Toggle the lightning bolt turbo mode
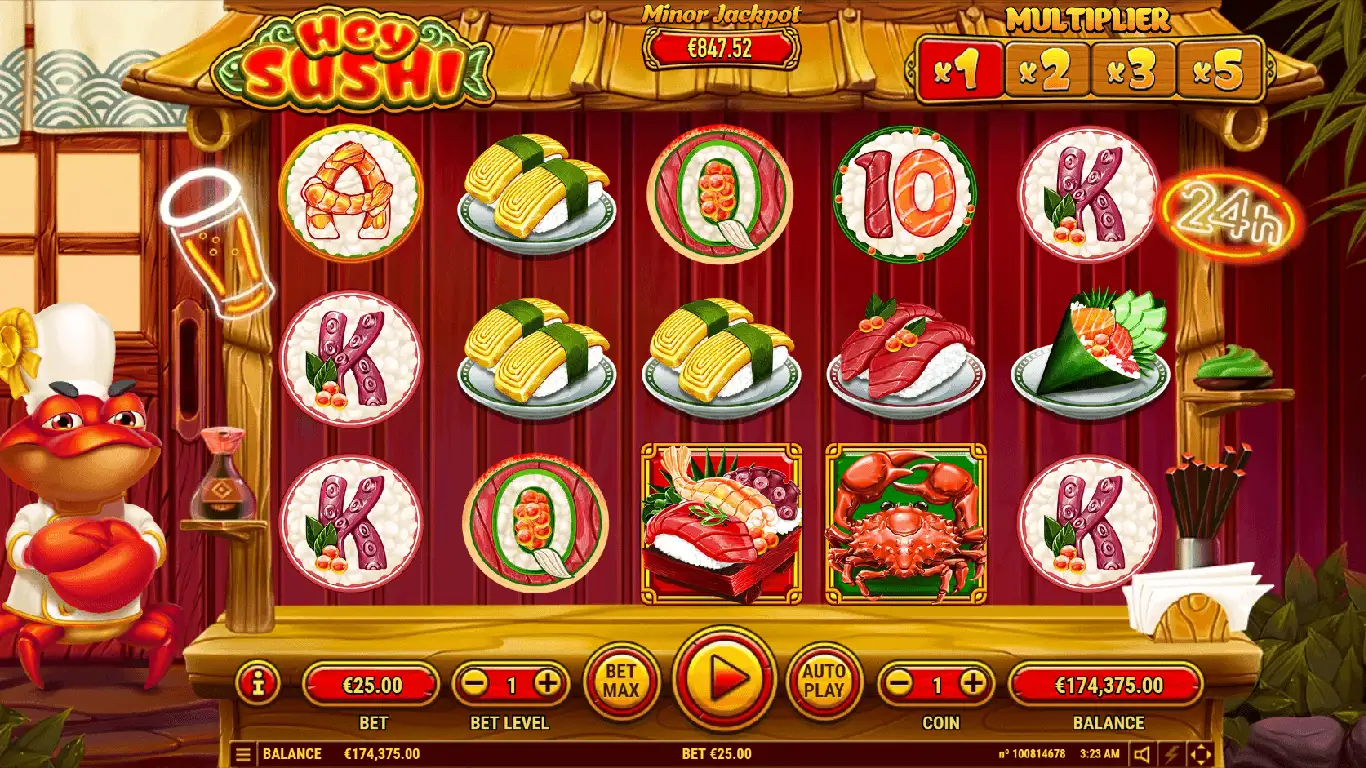1366x768 pixels. pyautogui.click(x=1173, y=754)
